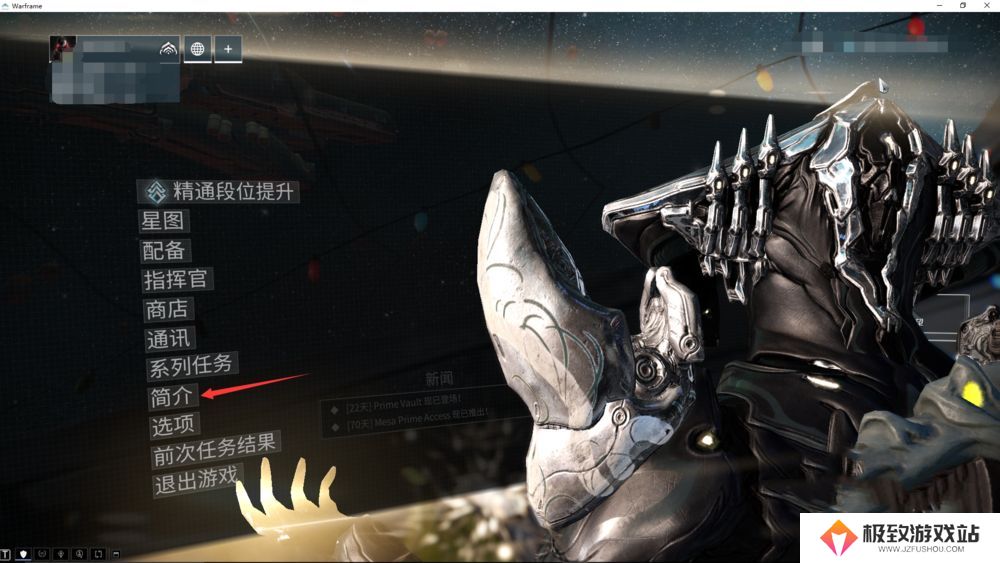
Task: Open 通讯 communications
Action: pos(170,340)
